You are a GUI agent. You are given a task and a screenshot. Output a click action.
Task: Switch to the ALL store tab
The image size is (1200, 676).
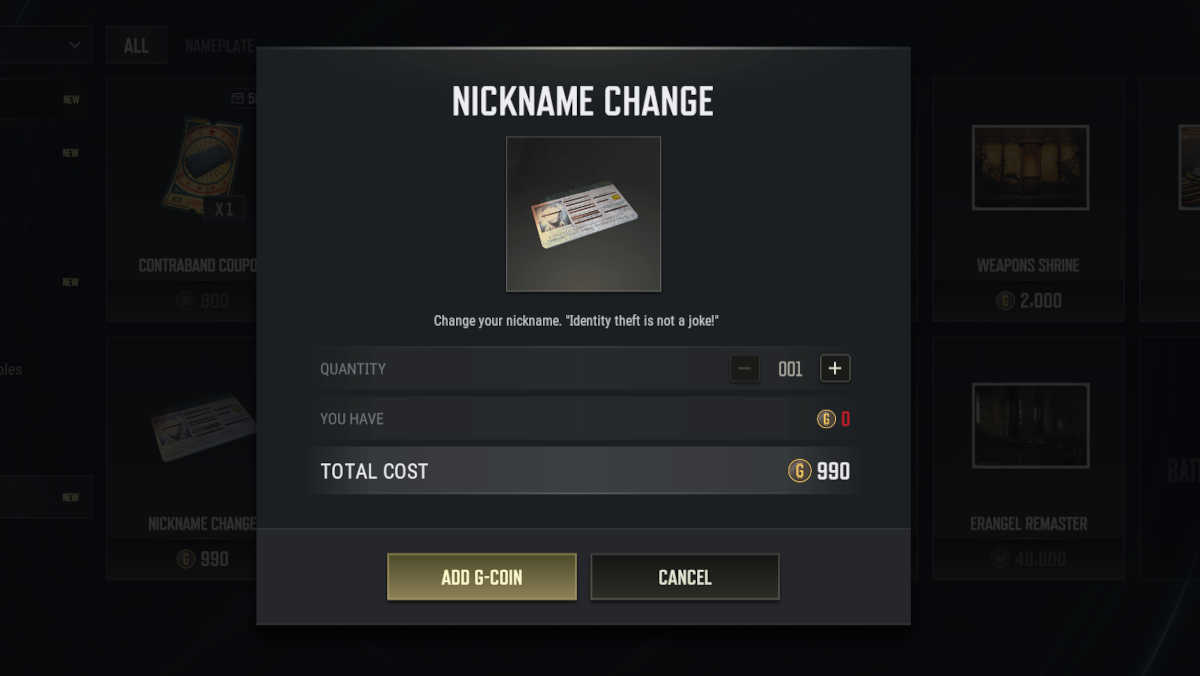pos(136,46)
